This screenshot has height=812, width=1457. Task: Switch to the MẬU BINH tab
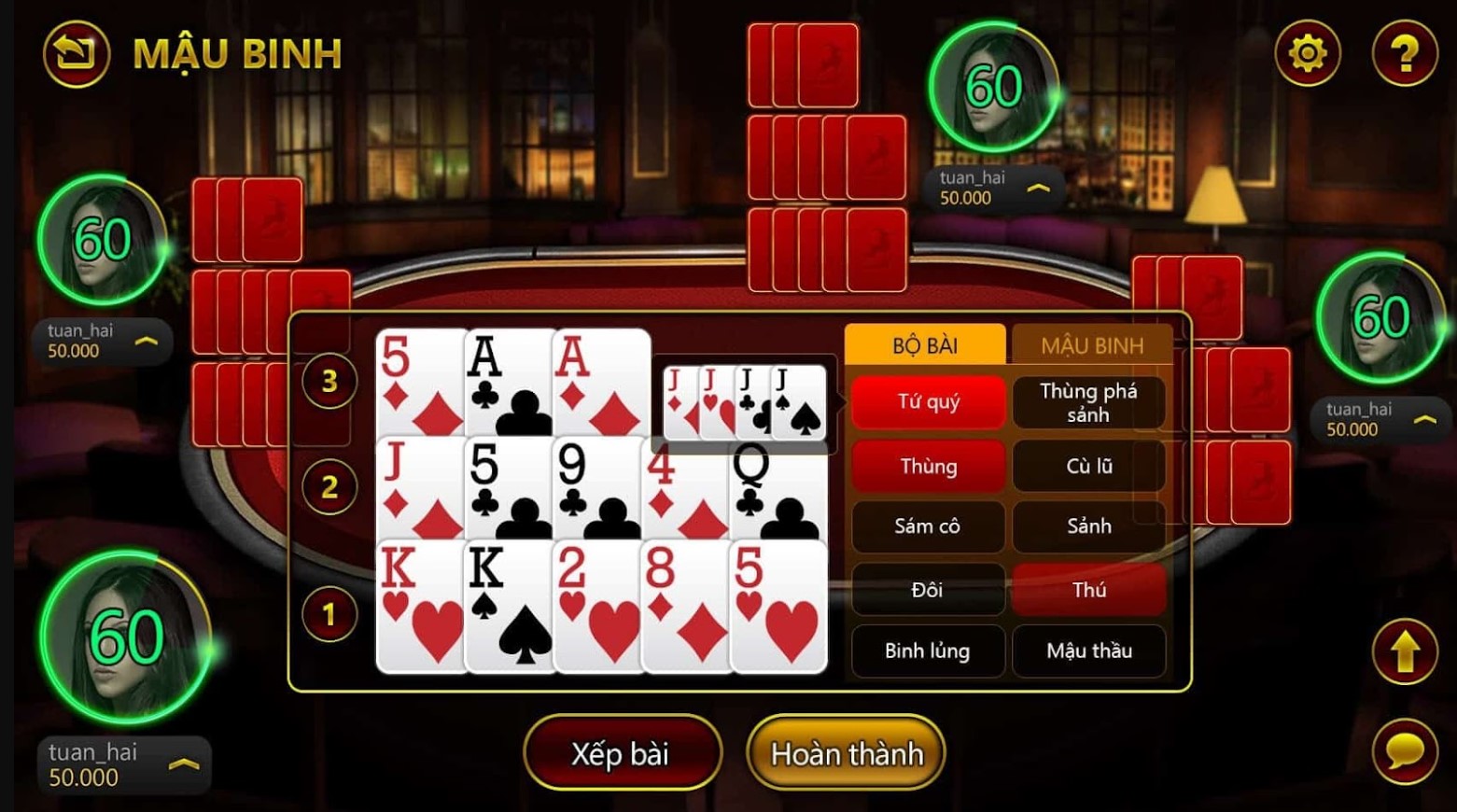pyautogui.click(x=1092, y=344)
